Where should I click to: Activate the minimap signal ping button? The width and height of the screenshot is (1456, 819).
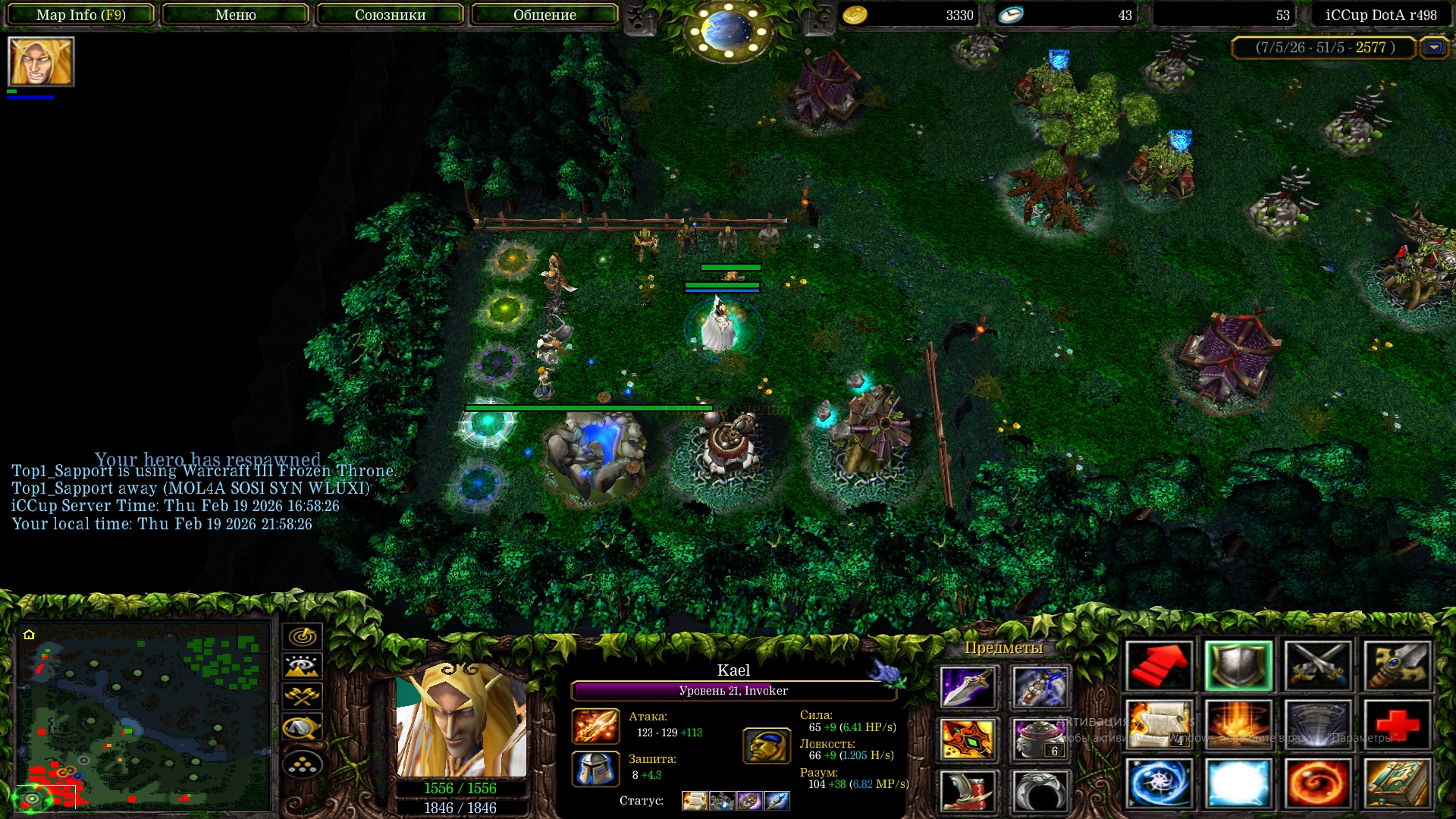303,636
